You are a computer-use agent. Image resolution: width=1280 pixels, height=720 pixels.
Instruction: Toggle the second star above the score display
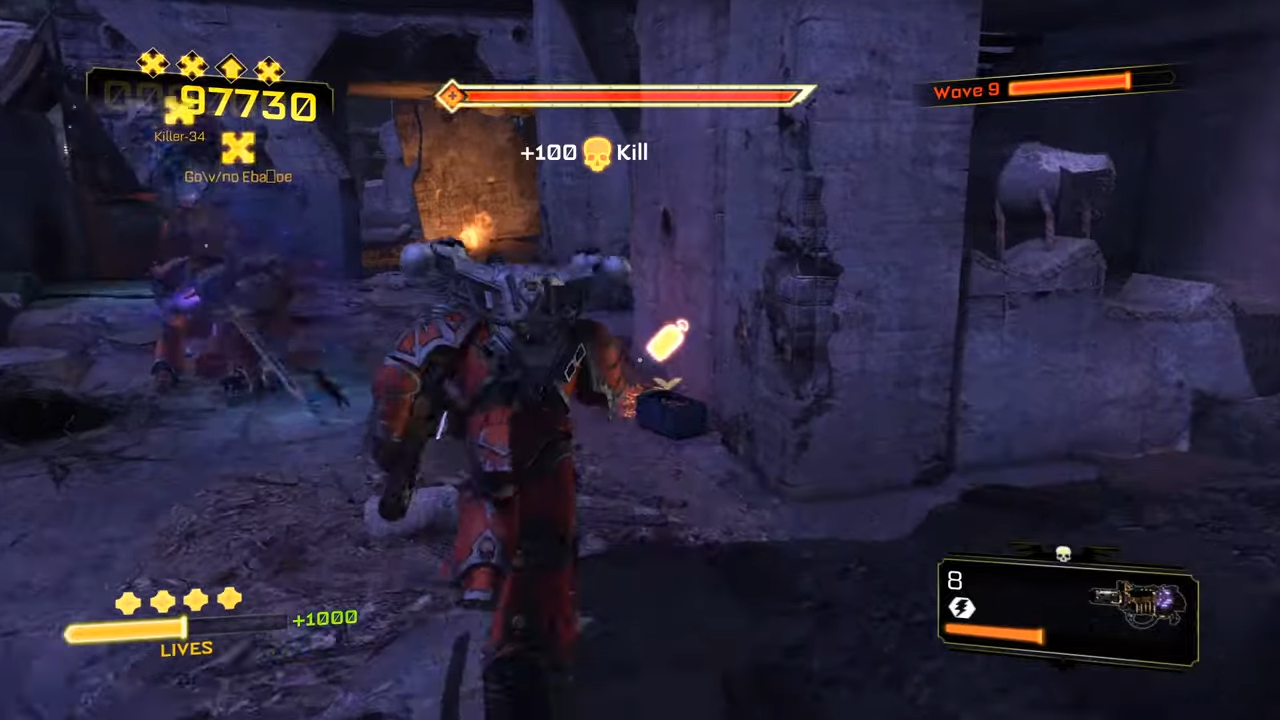(191, 64)
